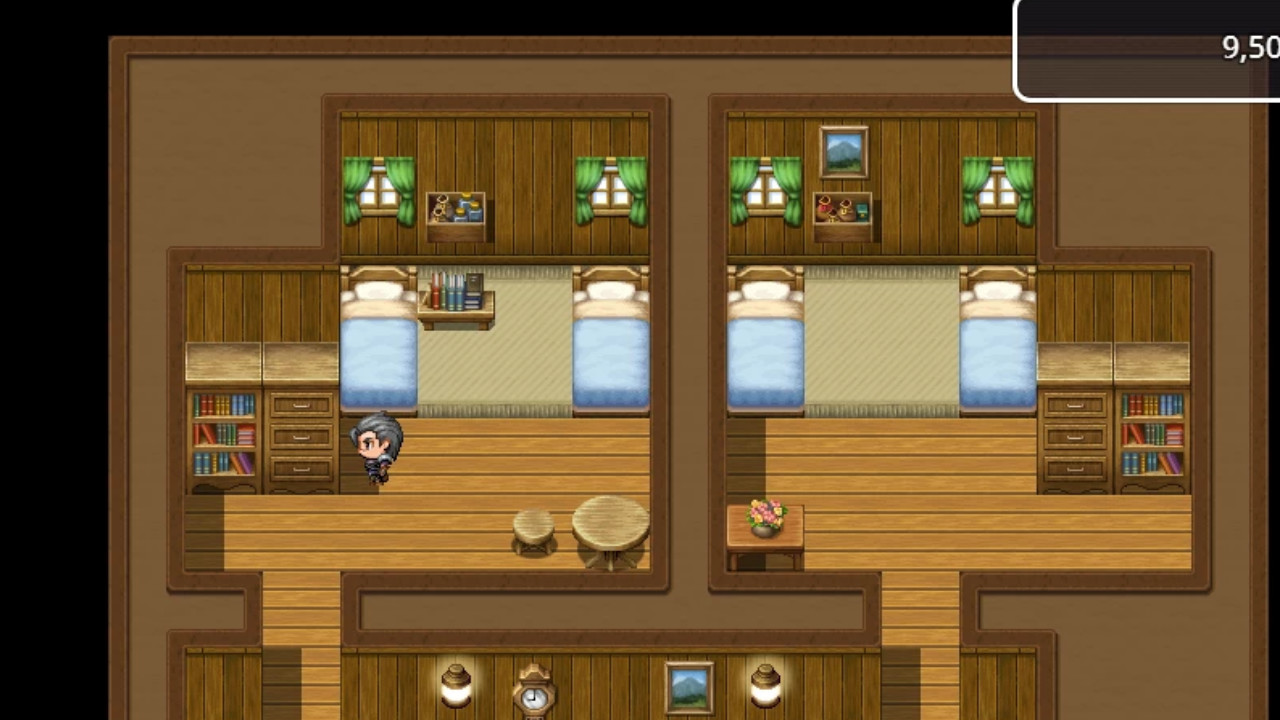Click the right lamp on the bottom wall
Screen dimensions: 1280x720
pos(765,688)
